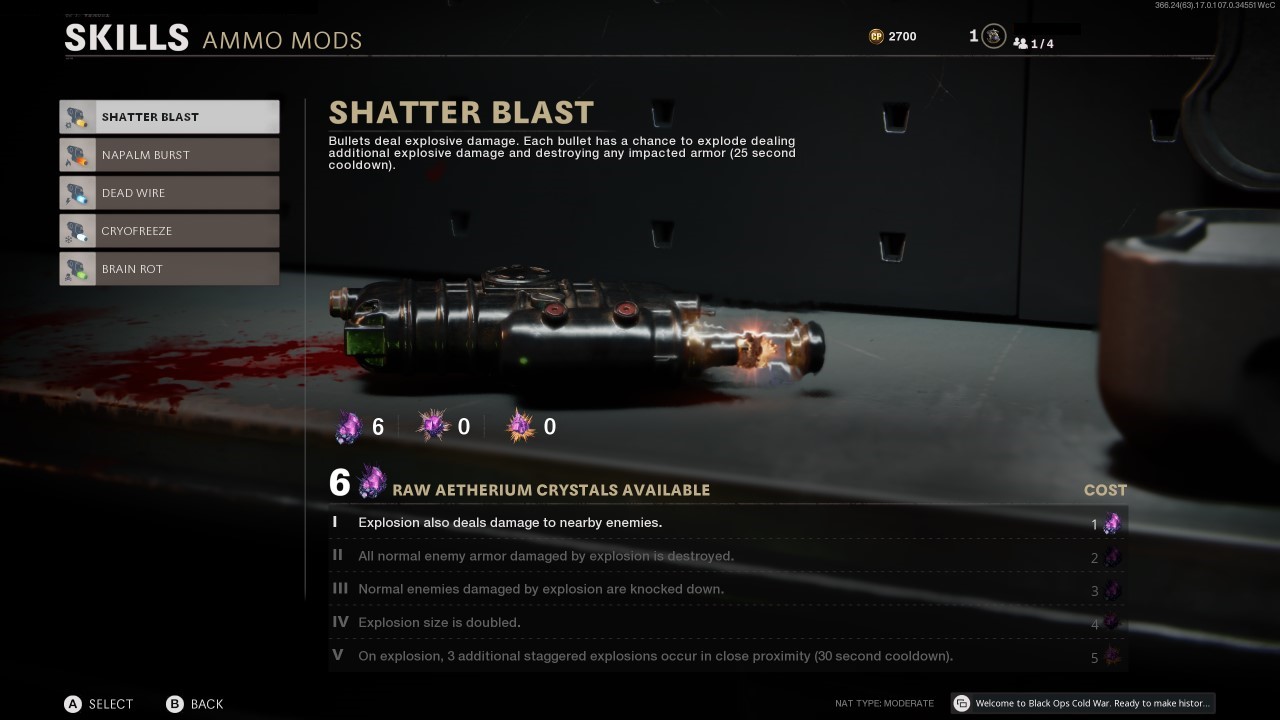Click the party 1/4 indicator
Screen dimensions: 1280x720
[x=1031, y=43]
